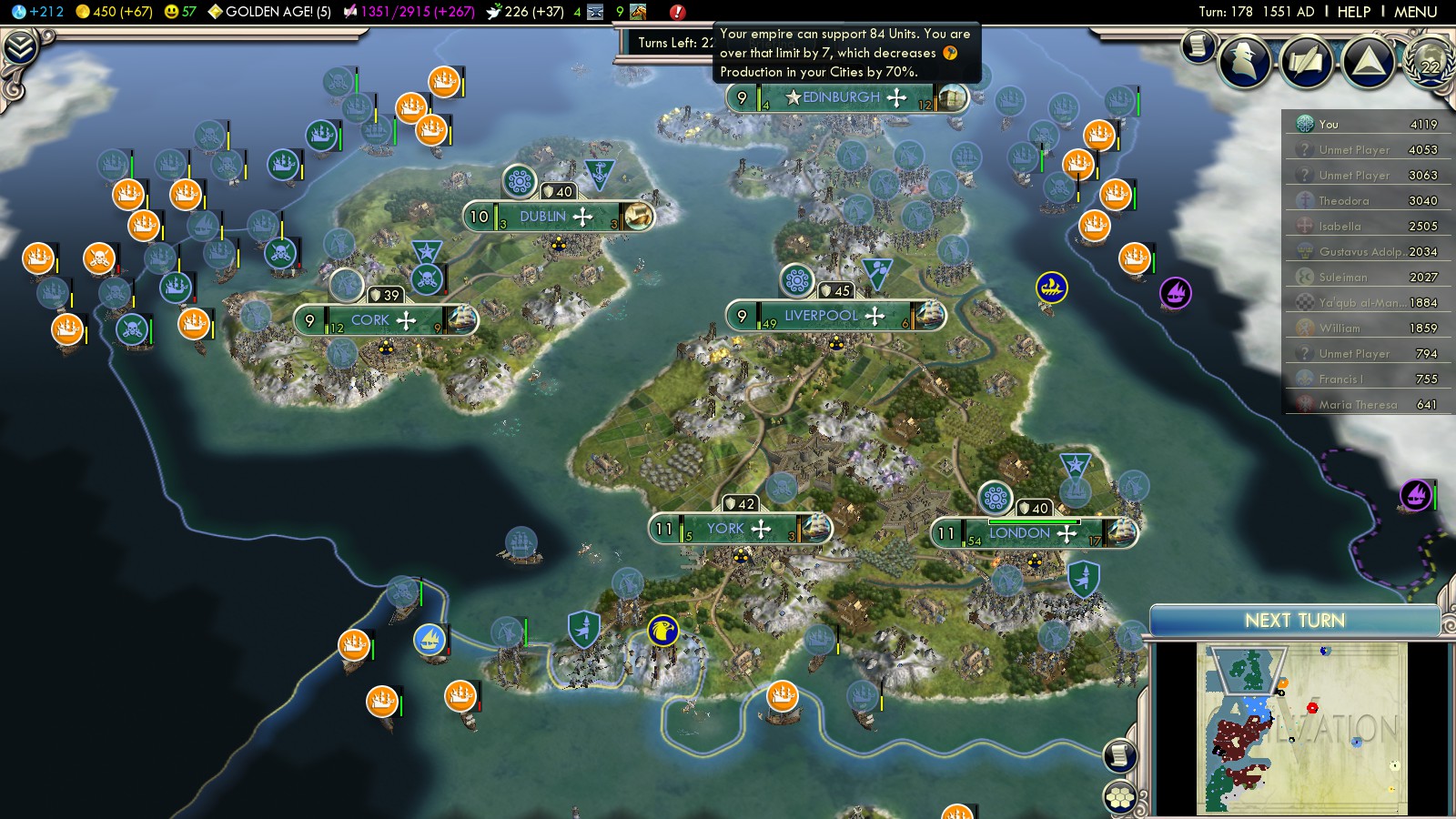Select the Edinburgh capital city banner
Viewport: 1456px width, 819px height.
click(x=842, y=97)
